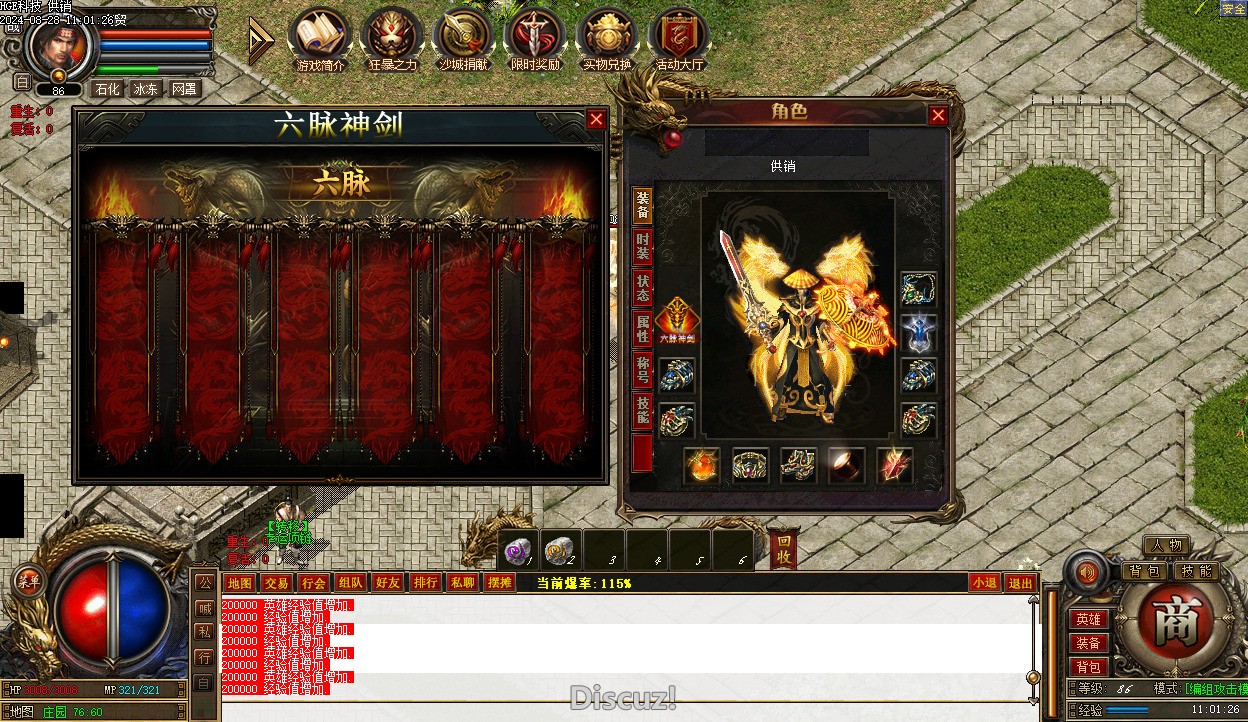
Task: Open the 地图 map button
Action: (x=239, y=583)
